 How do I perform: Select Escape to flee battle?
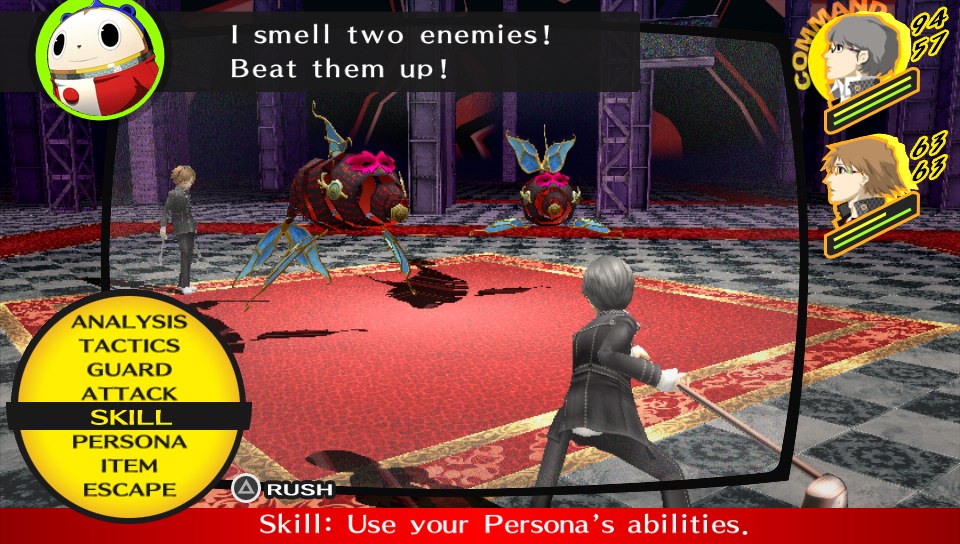(129, 489)
